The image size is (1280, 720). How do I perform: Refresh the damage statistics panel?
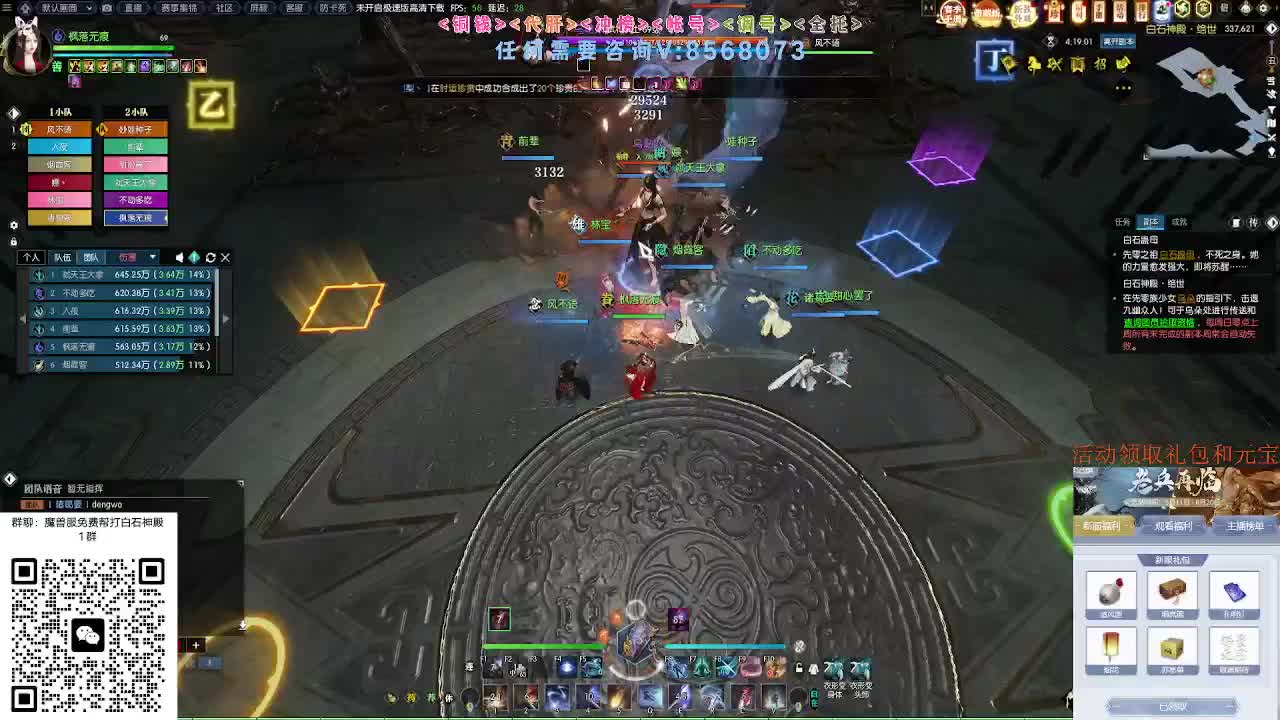pyautogui.click(x=210, y=257)
